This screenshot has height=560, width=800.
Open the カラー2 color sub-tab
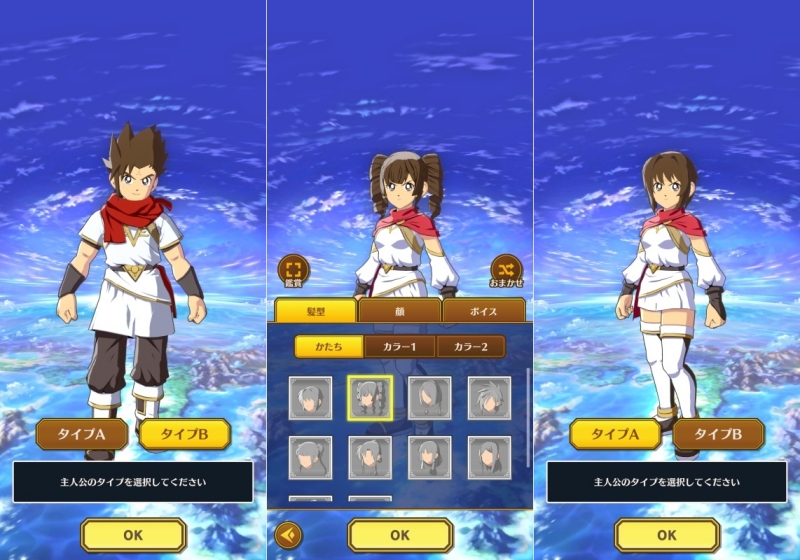click(469, 346)
